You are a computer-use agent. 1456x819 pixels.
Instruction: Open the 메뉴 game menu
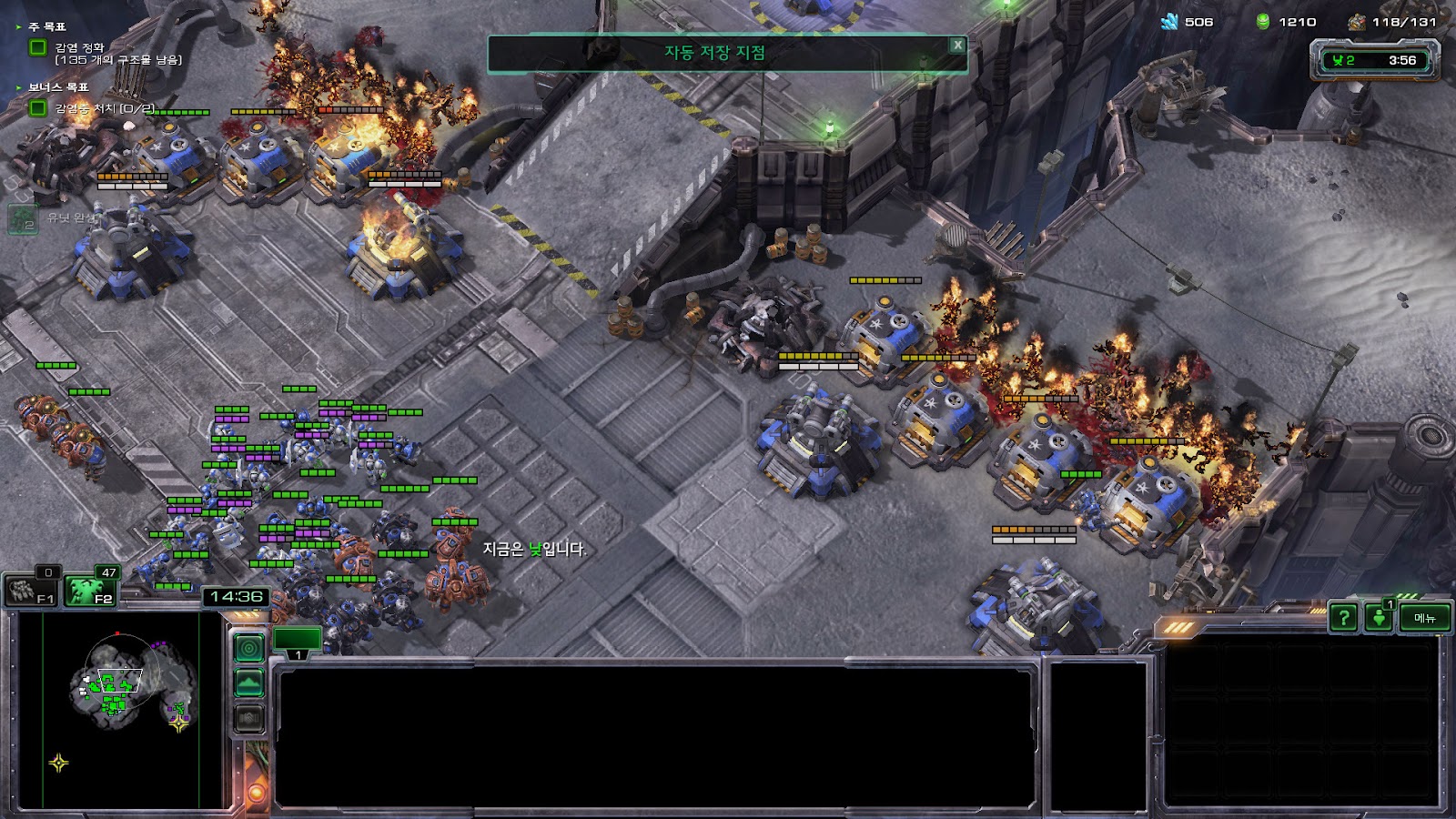pyautogui.click(x=1424, y=618)
